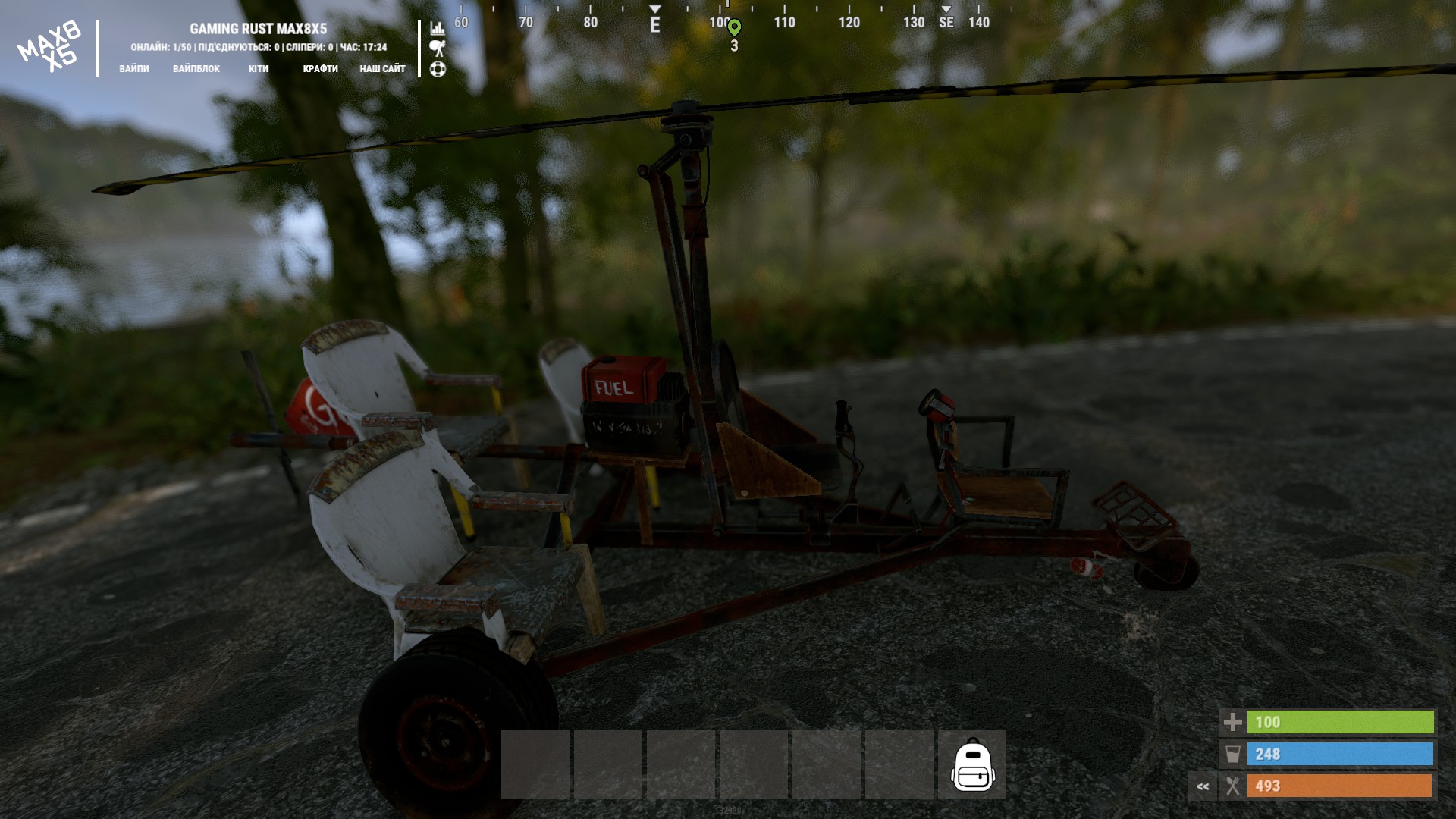Open the ВАЙПБЛОК menu entry
This screenshot has height=819, width=1456.
[x=196, y=68]
